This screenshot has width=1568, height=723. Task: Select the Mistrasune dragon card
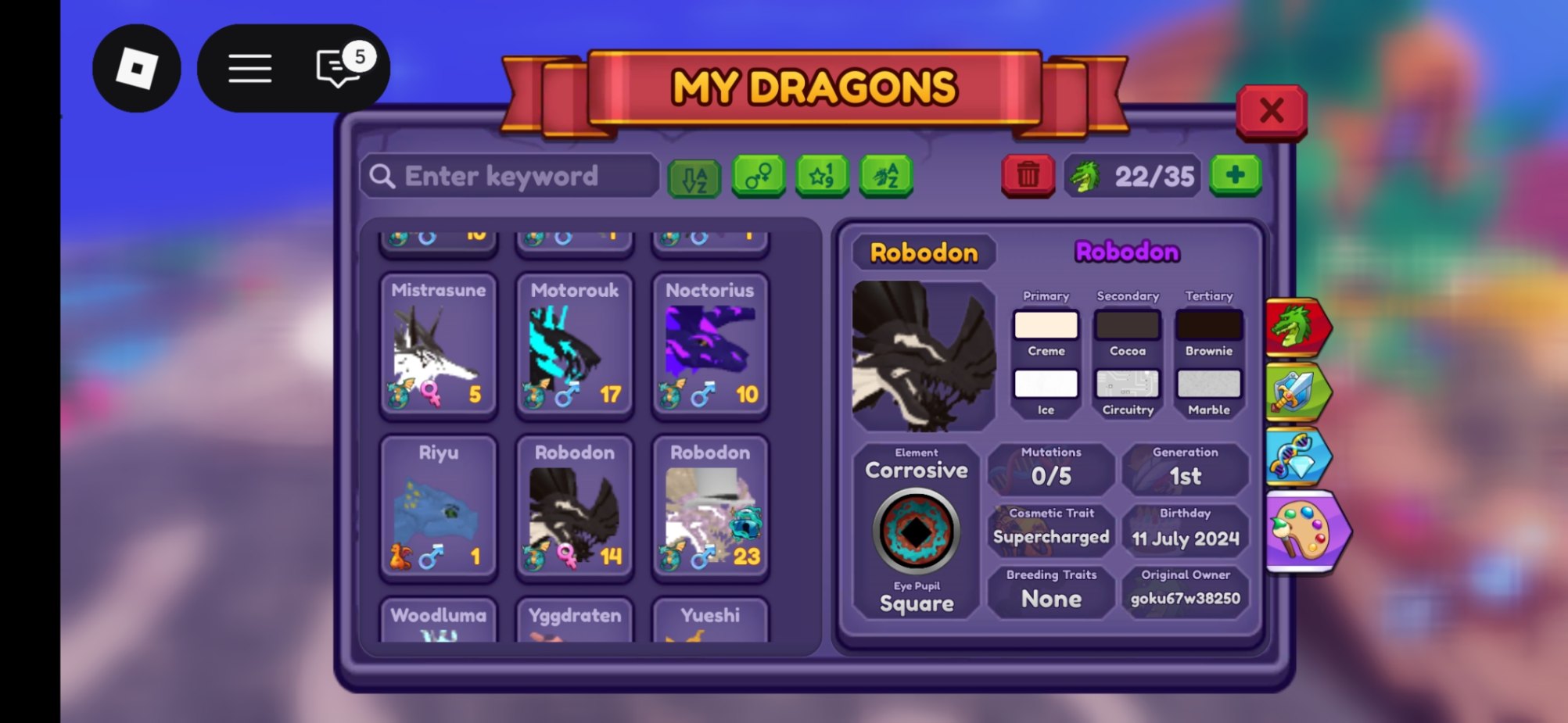[438, 344]
